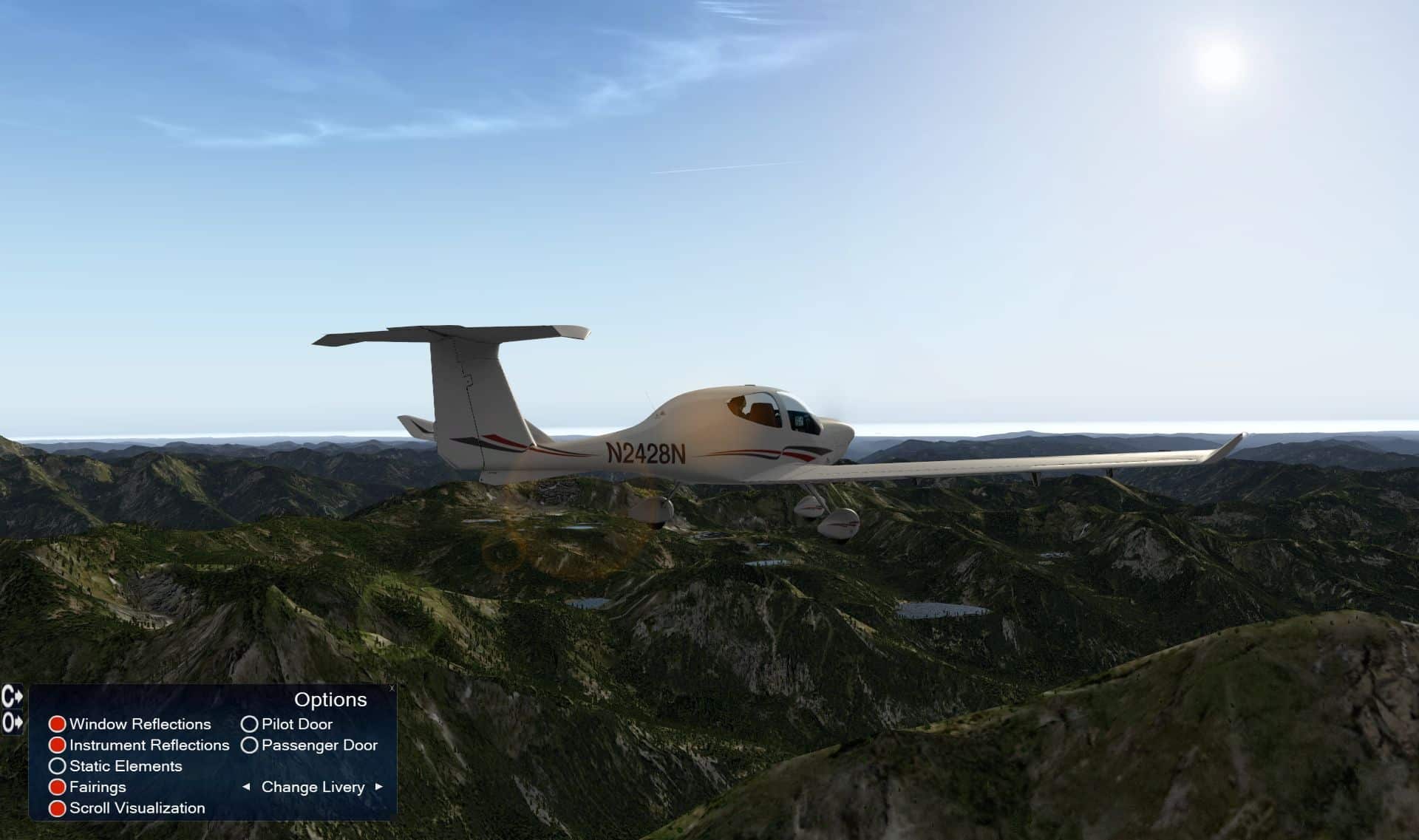This screenshot has height=840, width=1419.
Task: Enable Static Elements
Action: [x=57, y=766]
